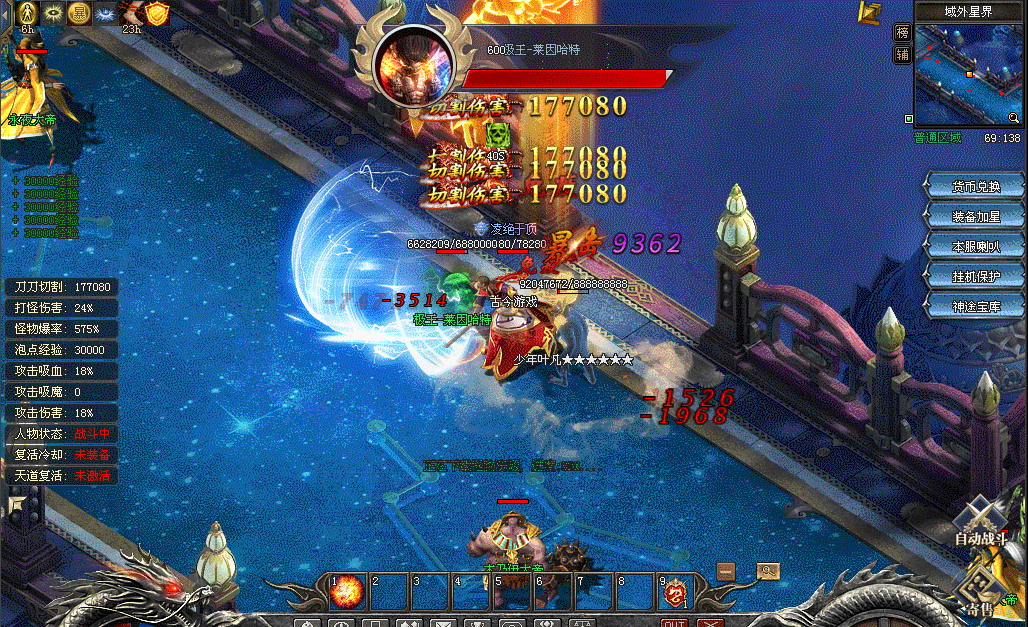
Task: Click the golden 暴 crit buff icon
Action: click(79, 13)
